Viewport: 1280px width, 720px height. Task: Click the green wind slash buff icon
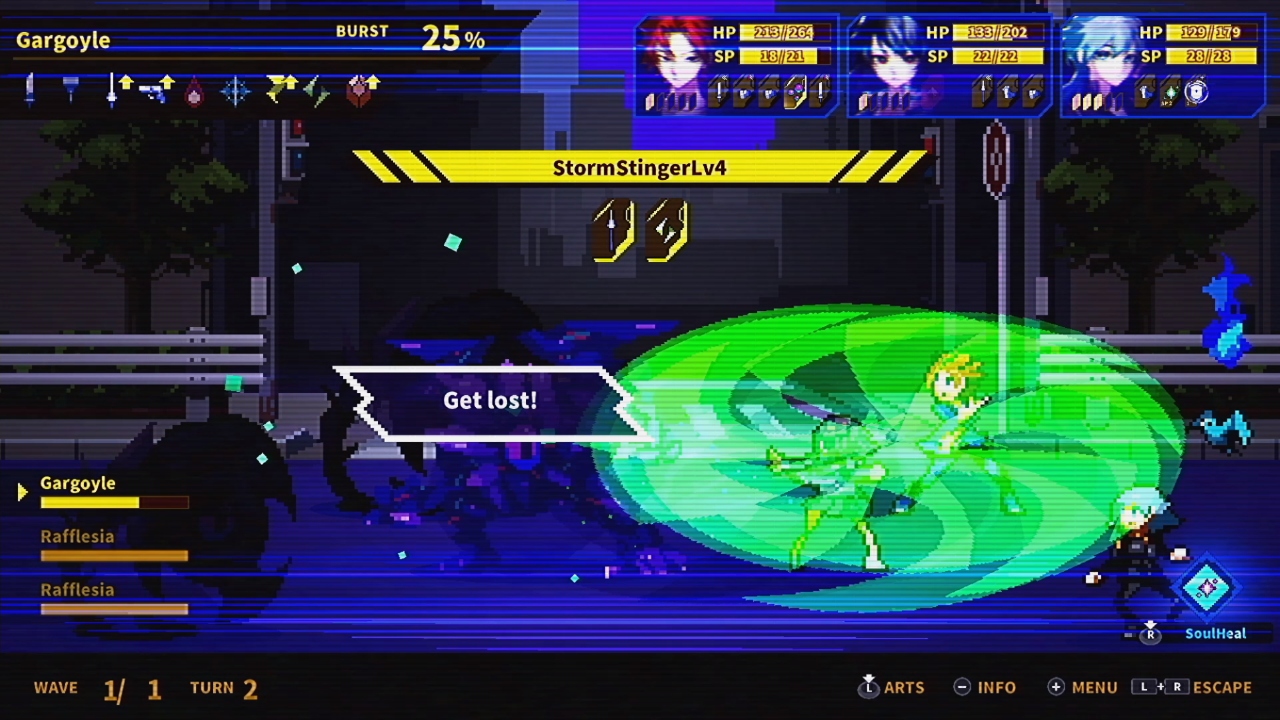point(318,93)
